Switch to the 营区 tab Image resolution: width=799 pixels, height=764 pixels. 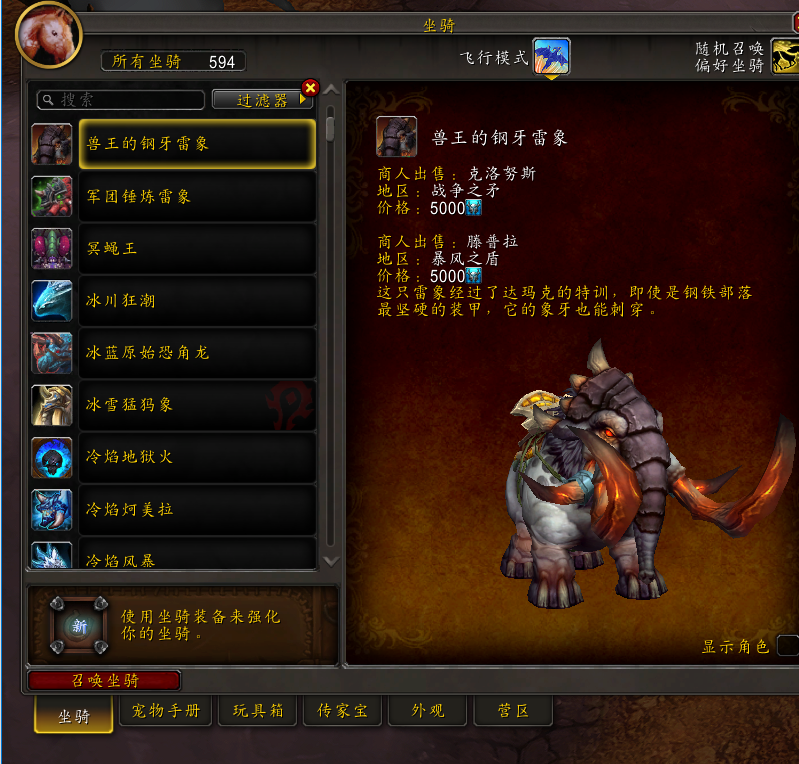pos(512,712)
